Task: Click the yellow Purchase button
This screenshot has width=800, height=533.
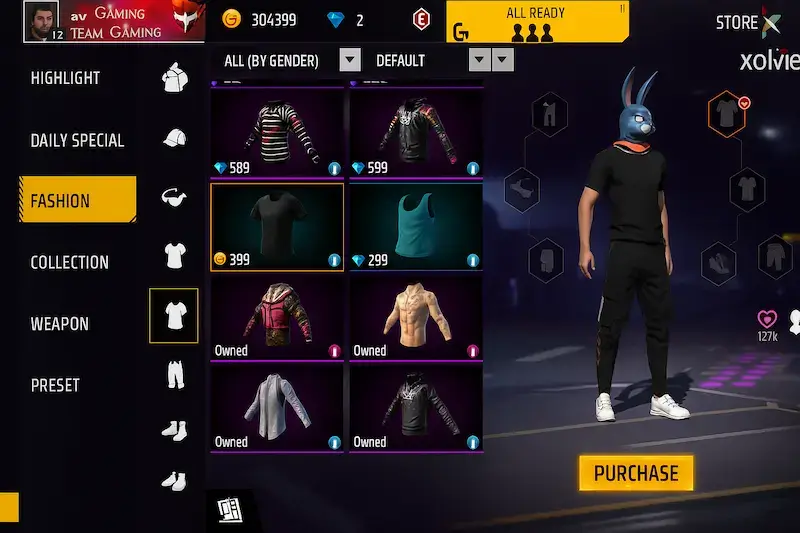Action: click(636, 473)
